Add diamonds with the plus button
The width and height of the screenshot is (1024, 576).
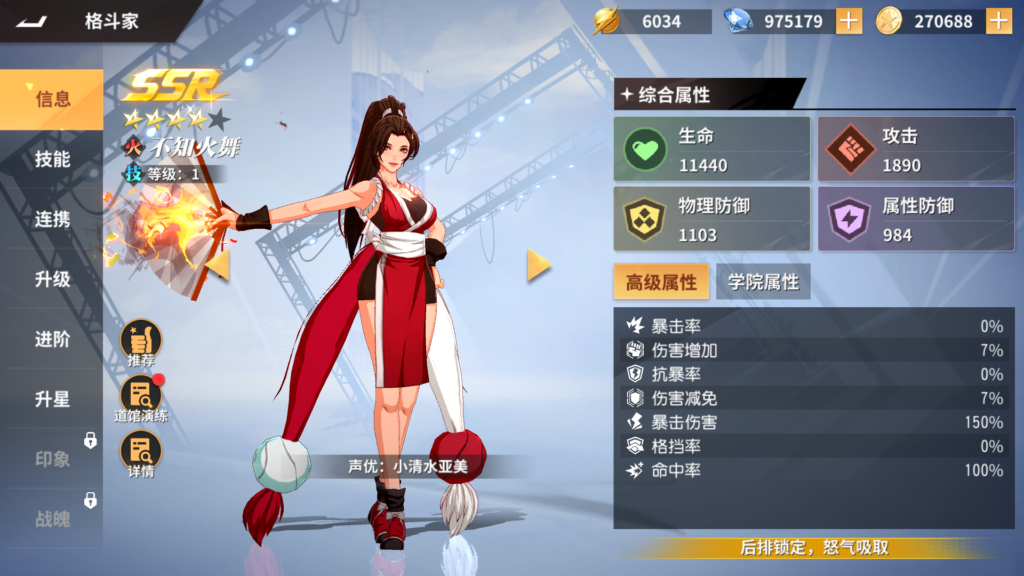pyautogui.click(x=848, y=21)
